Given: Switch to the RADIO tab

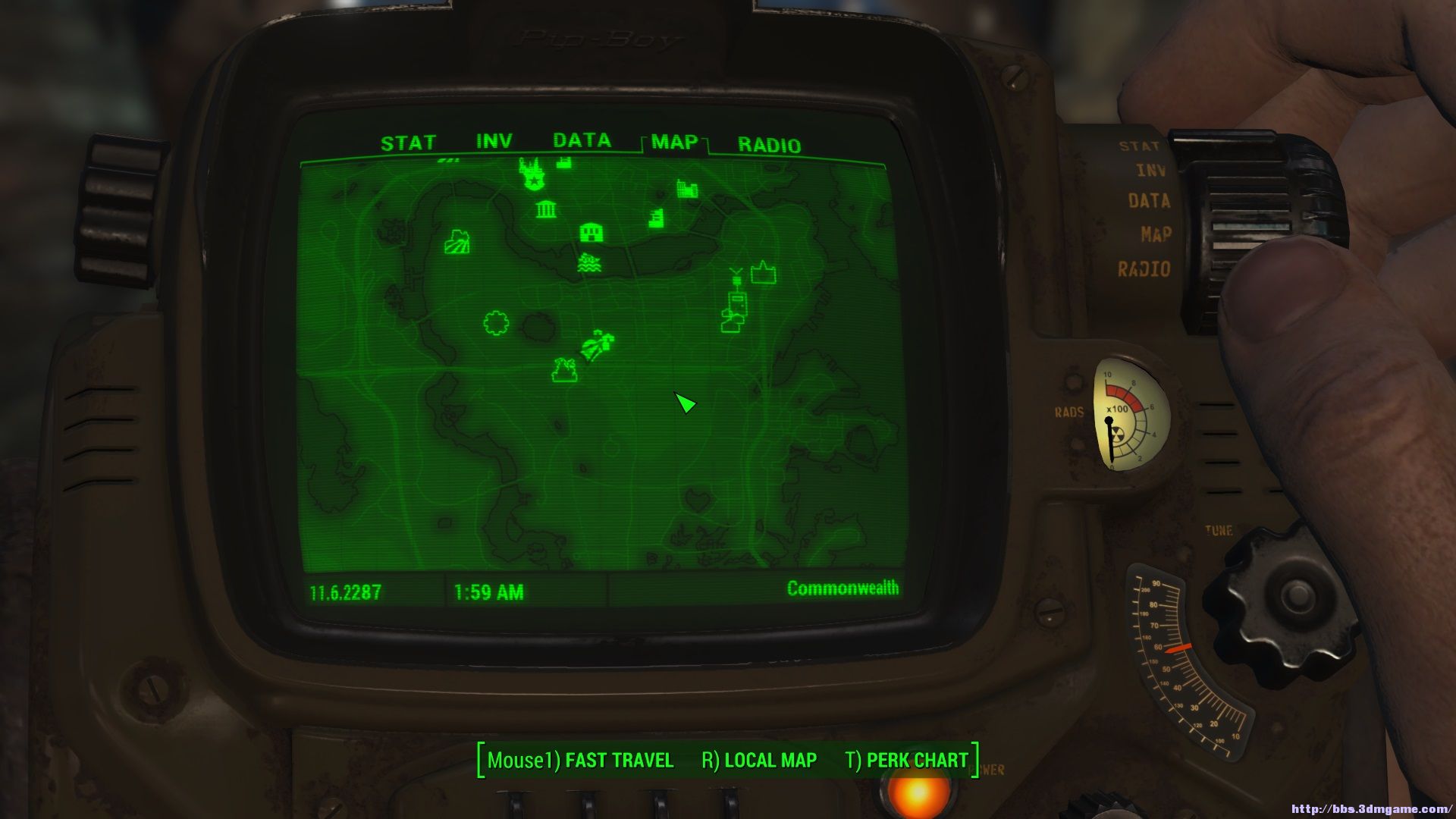Looking at the screenshot, I should (769, 146).
